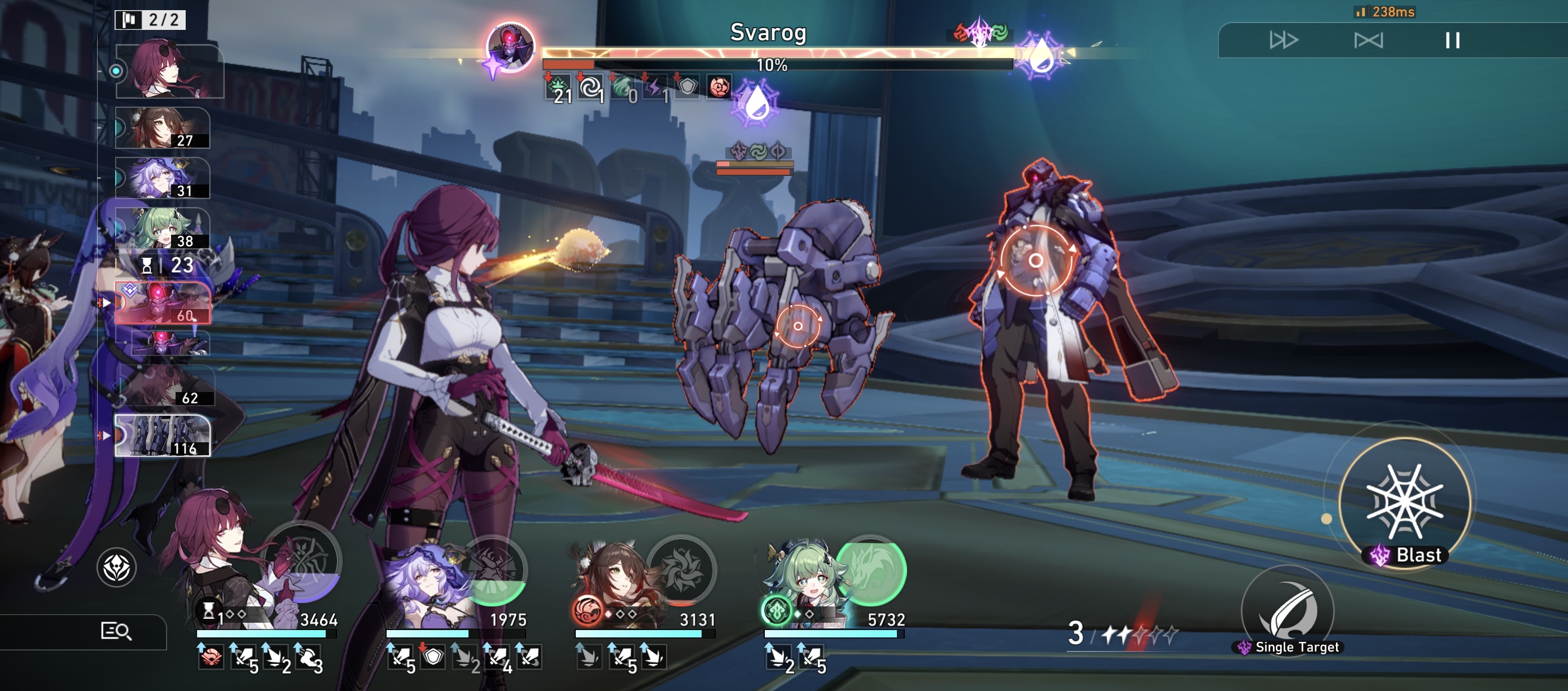Select Svarog's turn card showing 60
Viewport: 1568px width, 691px height.
(163, 302)
